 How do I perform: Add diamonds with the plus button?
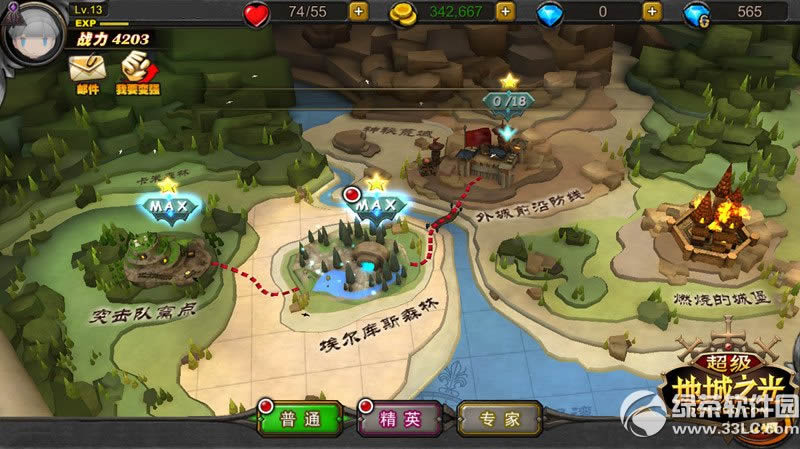[652, 12]
